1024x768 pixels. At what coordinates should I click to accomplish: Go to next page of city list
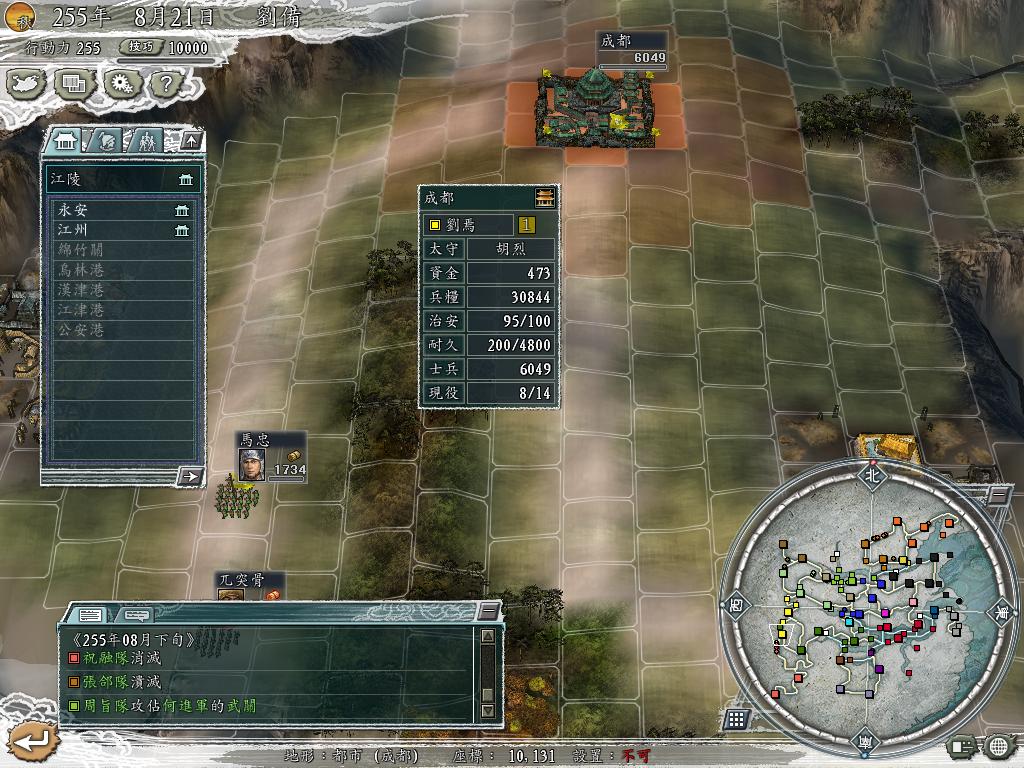tap(189, 476)
